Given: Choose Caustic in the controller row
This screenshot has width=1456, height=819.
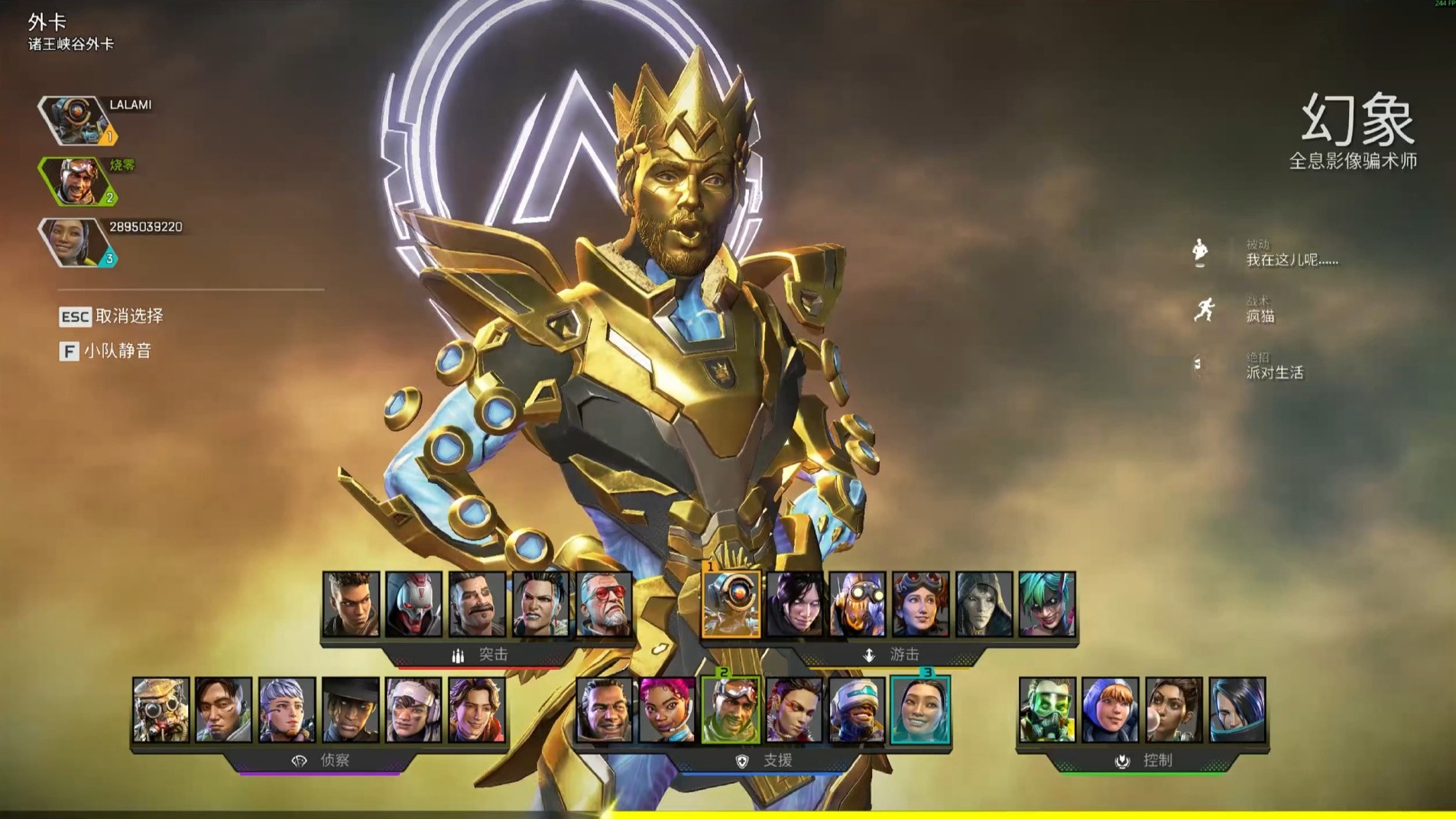Looking at the screenshot, I should pyautogui.click(x=1047, y=710).
